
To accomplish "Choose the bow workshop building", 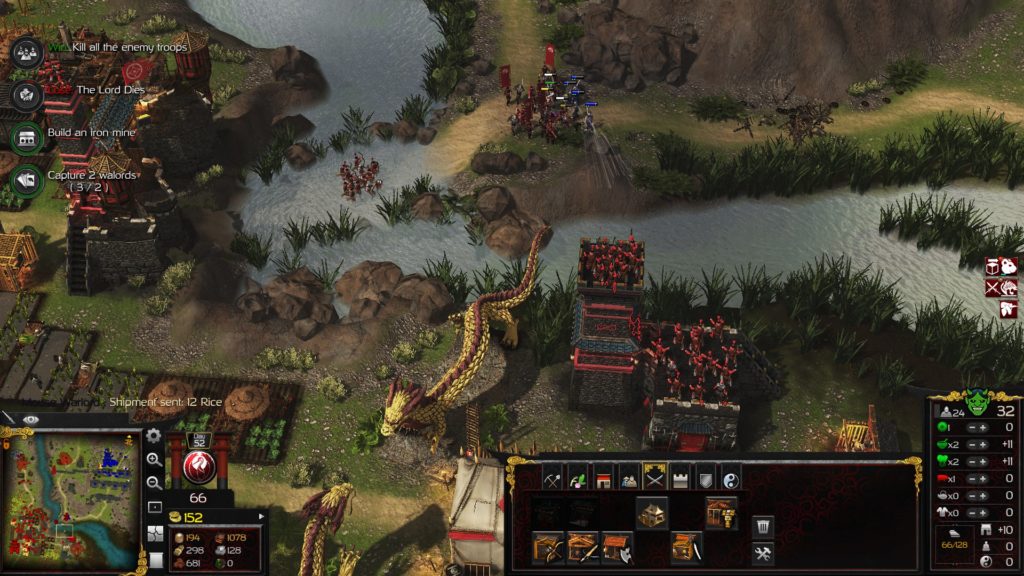I will [548, 547].
